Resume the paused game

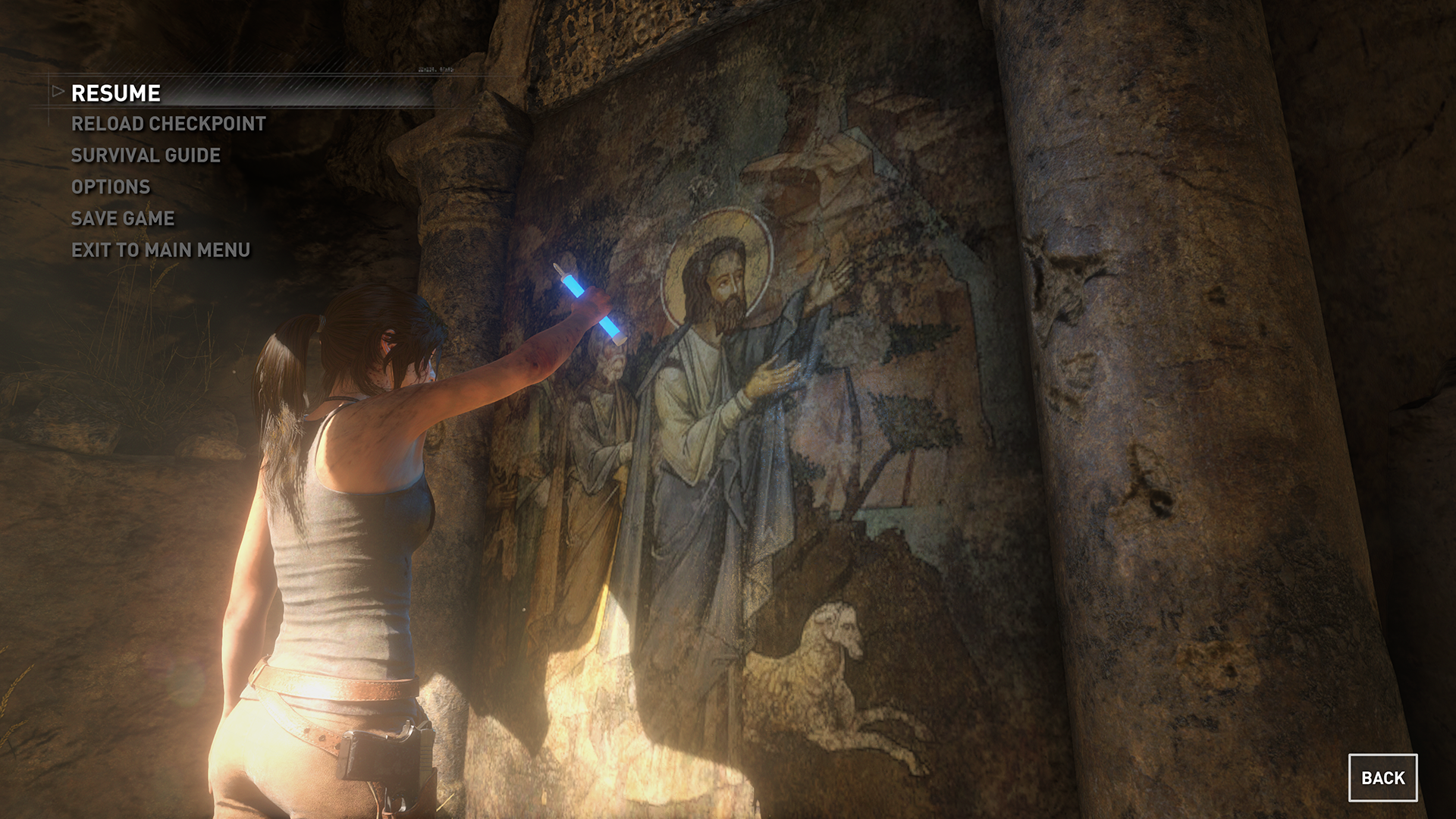116,93
